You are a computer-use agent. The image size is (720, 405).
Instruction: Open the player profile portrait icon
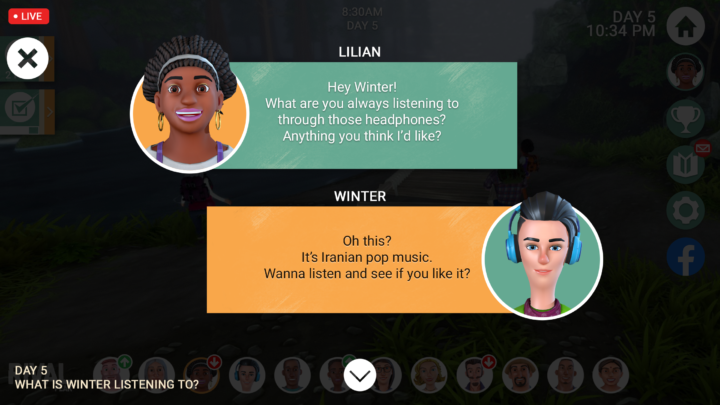tap(686, 72)
